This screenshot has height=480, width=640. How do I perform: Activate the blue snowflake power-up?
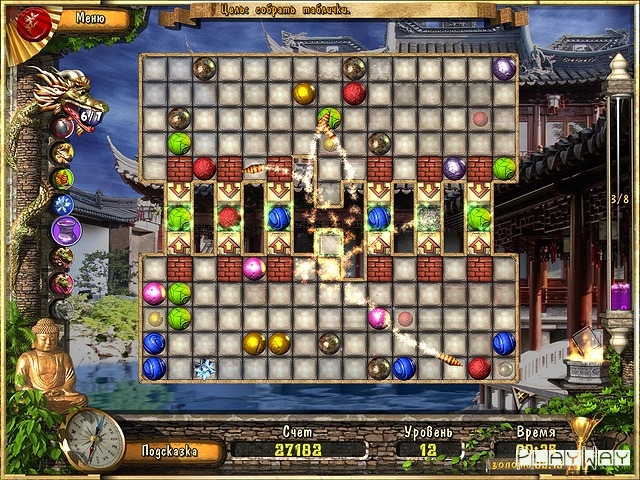pyautogui.click(x=63, y=205)
